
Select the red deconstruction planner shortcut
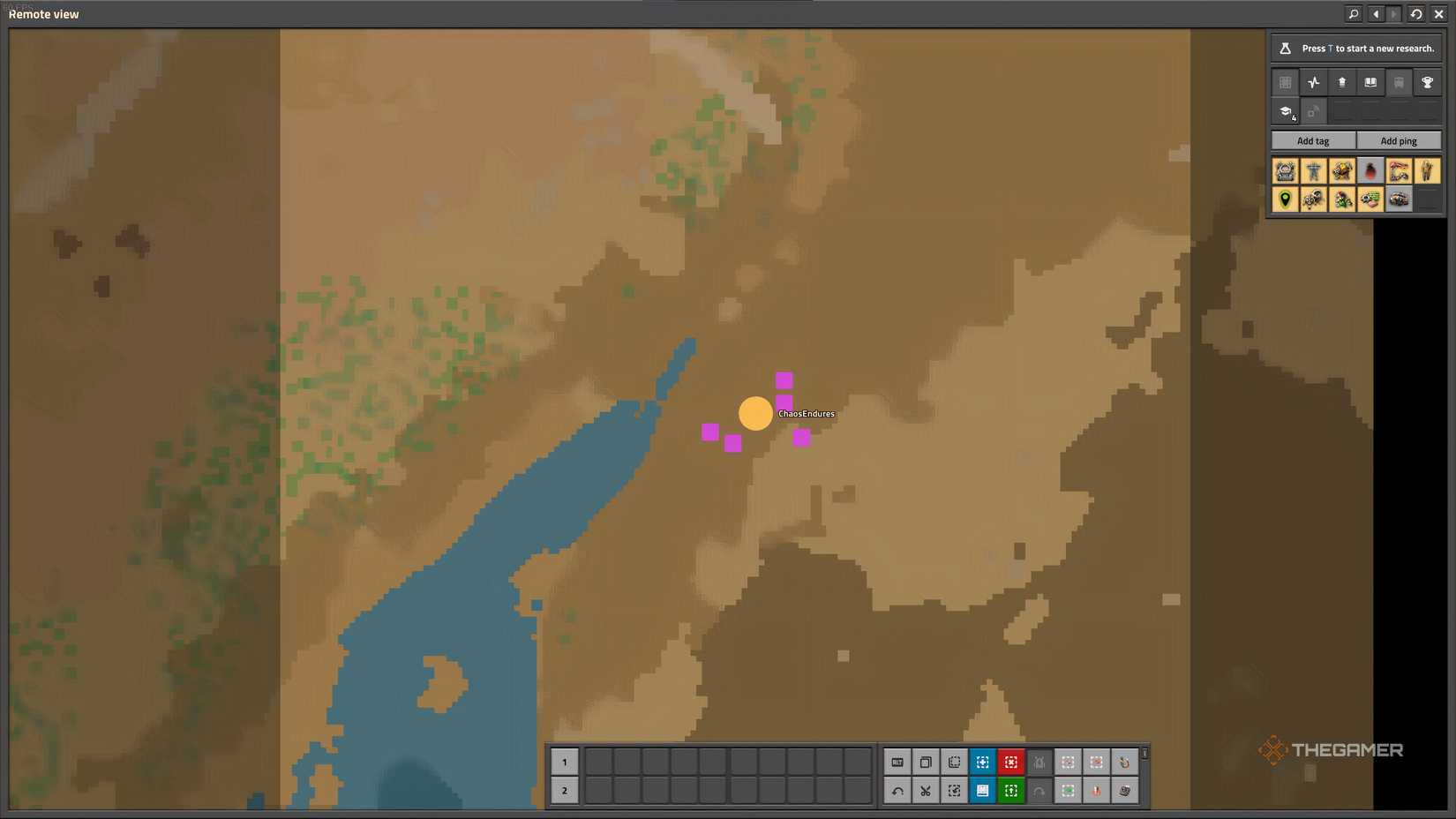(1010, 762)
